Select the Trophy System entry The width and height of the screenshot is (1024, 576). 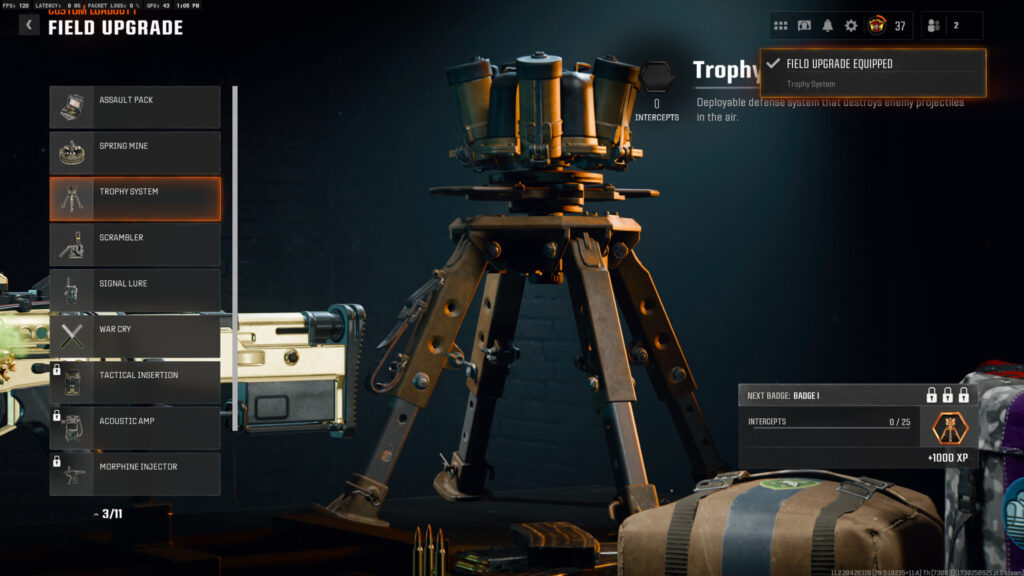coord(135,199)
